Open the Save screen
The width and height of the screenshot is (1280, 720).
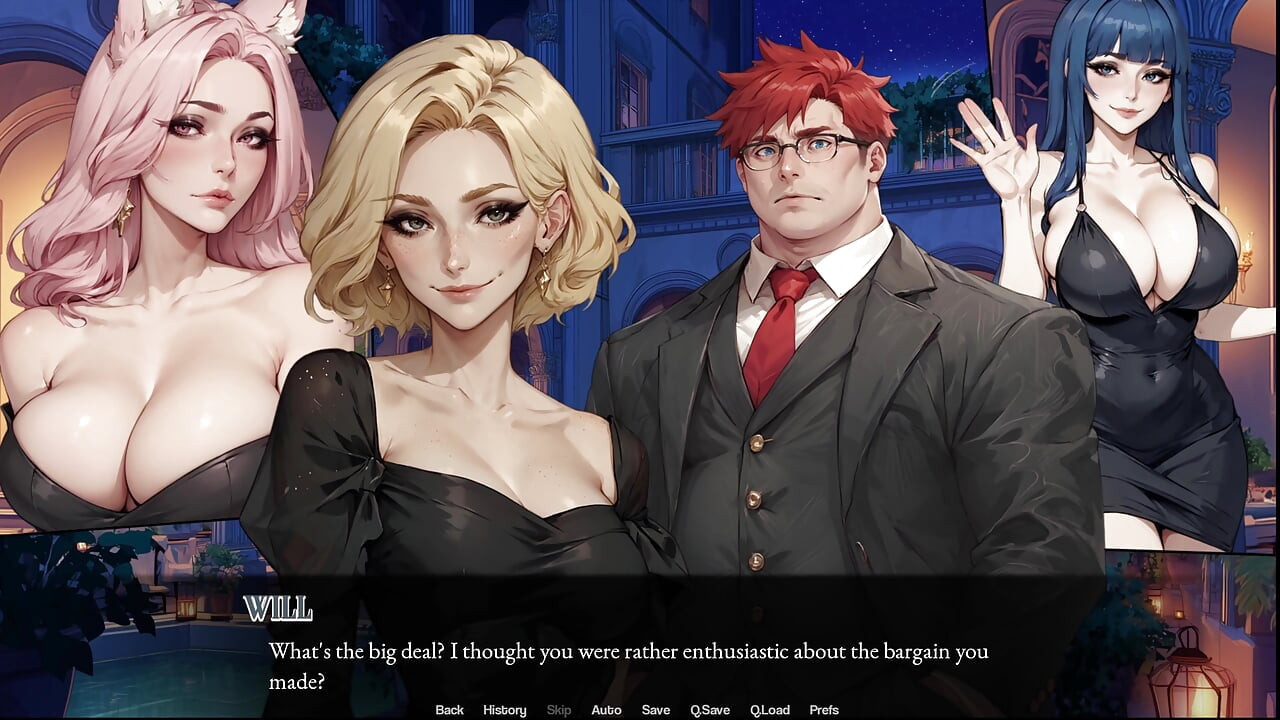pos(656,710)
